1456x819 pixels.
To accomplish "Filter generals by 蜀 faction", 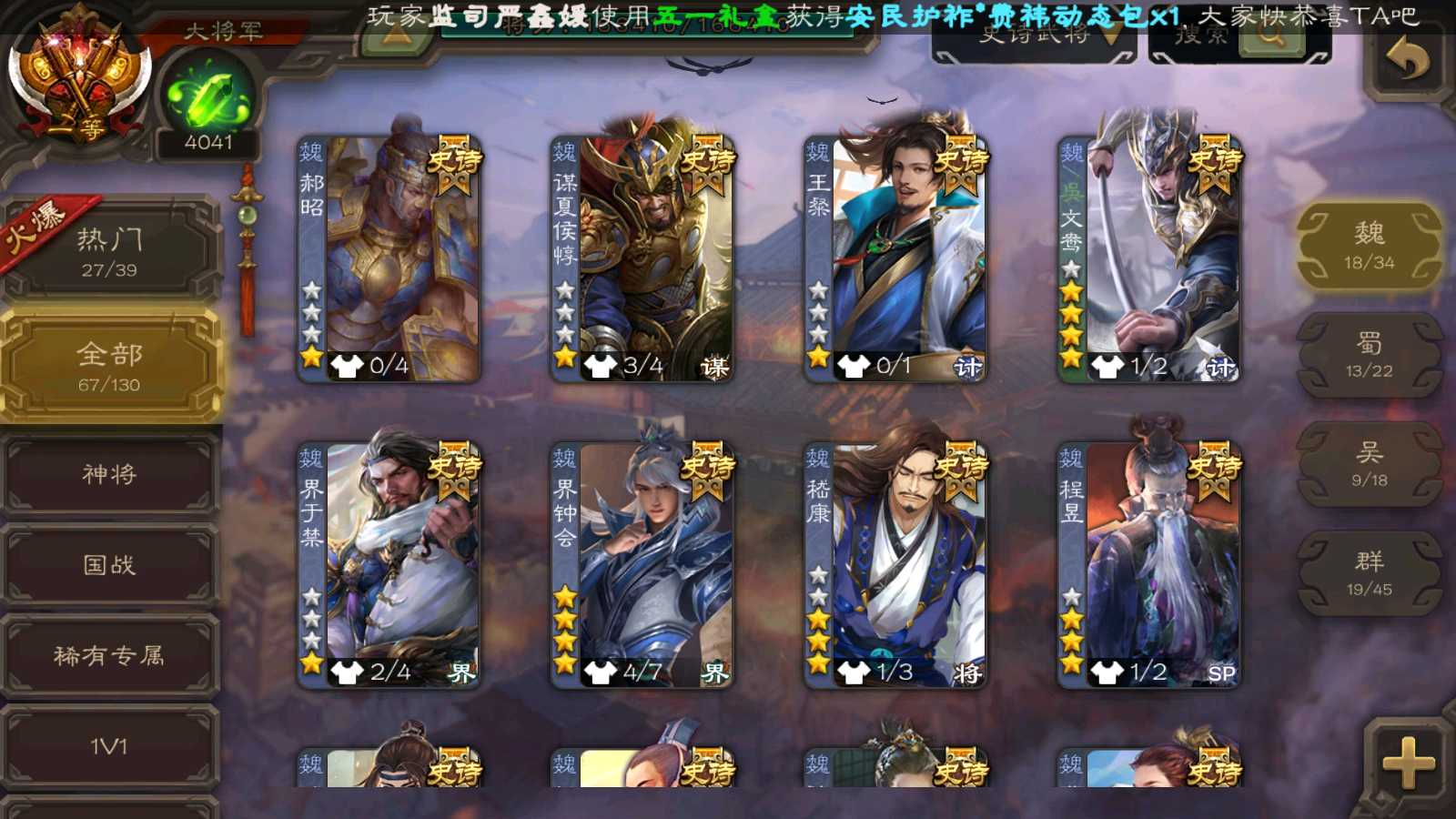I will click(1369, 355).
